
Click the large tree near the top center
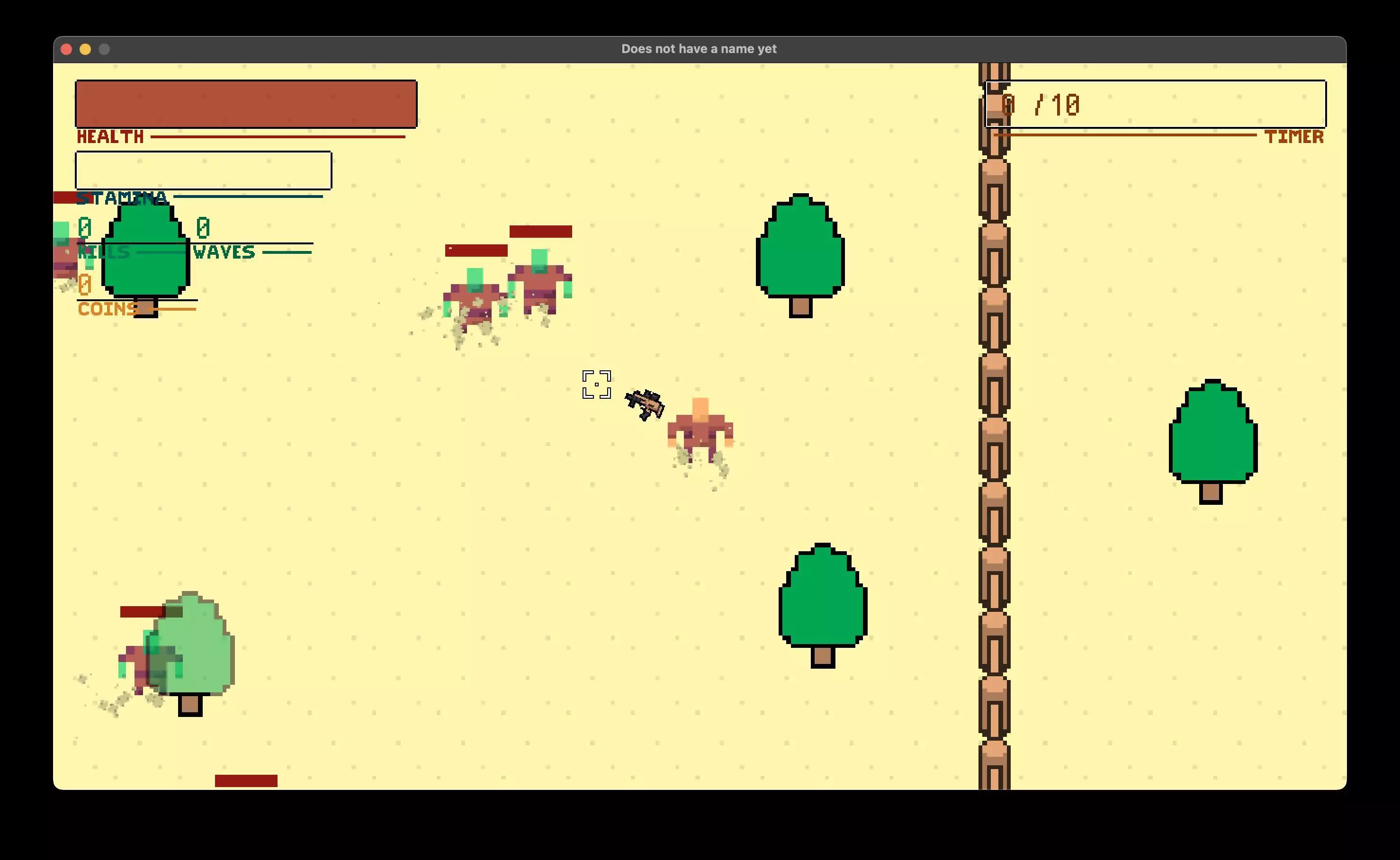[799, 250]
